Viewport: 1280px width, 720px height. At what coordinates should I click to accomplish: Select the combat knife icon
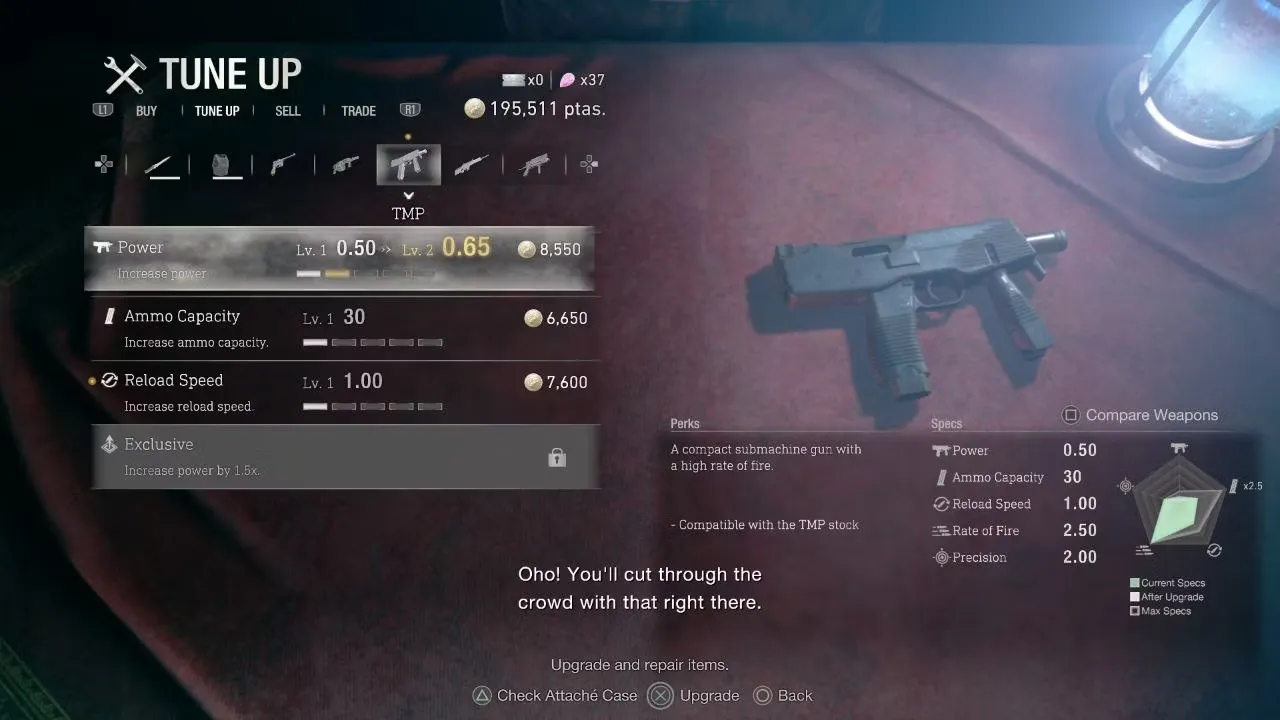click(x=161, y=165)
